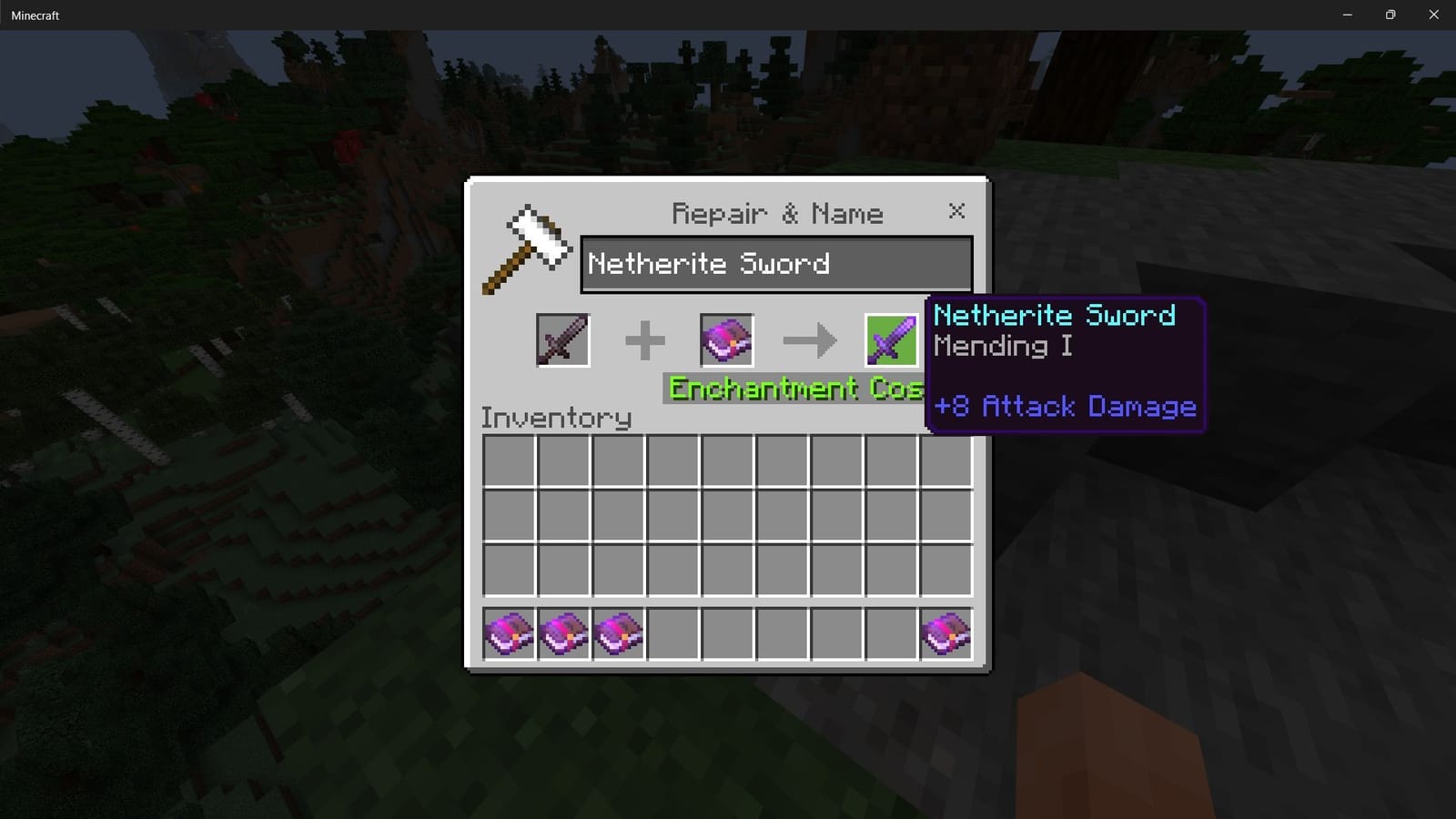Viewport: 1456px width, 819px height.
Task: Click the green Enchantment Cost label
Action: (783, 389)
